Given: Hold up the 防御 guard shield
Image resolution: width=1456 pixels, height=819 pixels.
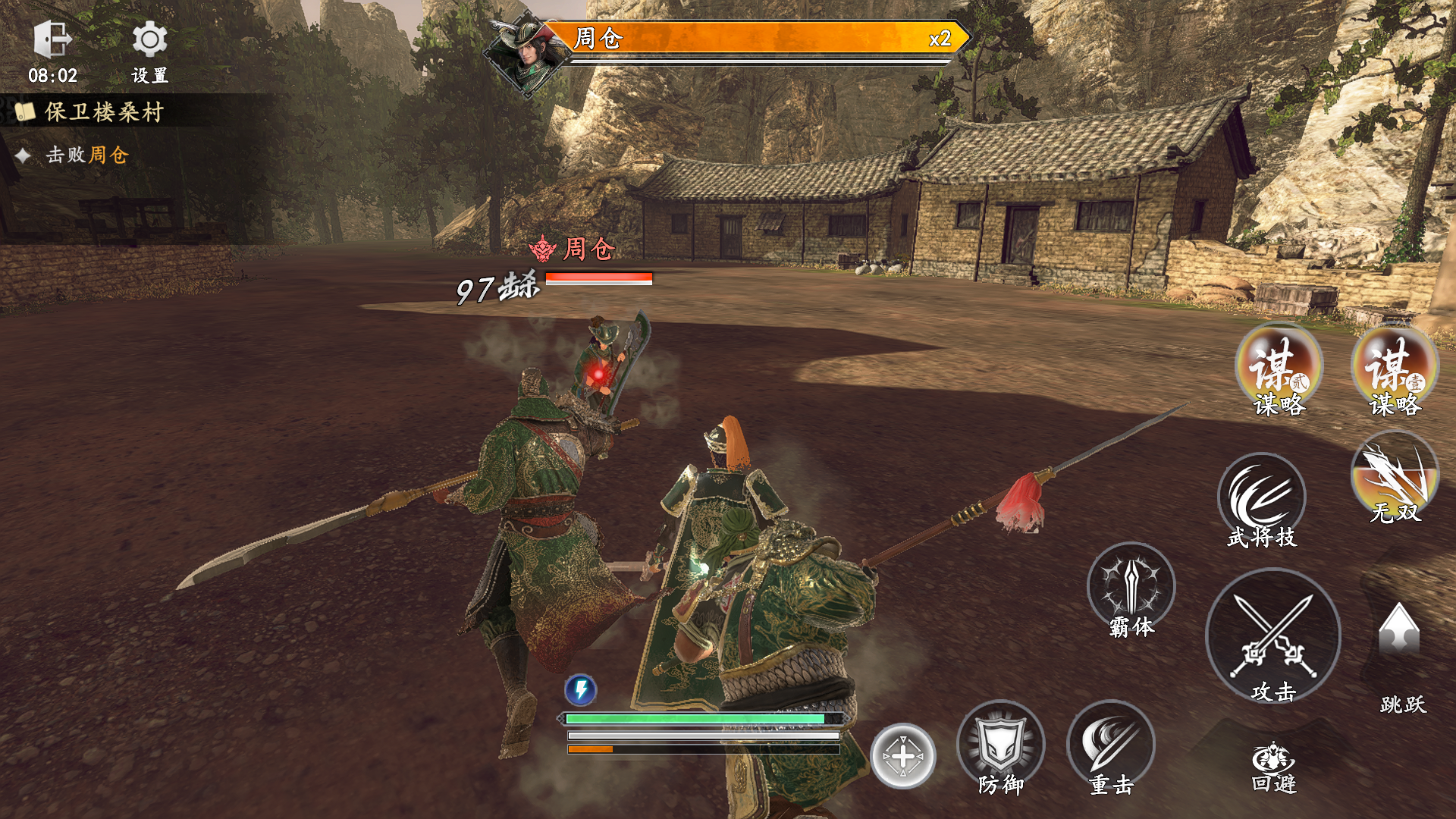Looking at the screenshot, I should (1000, 745).
